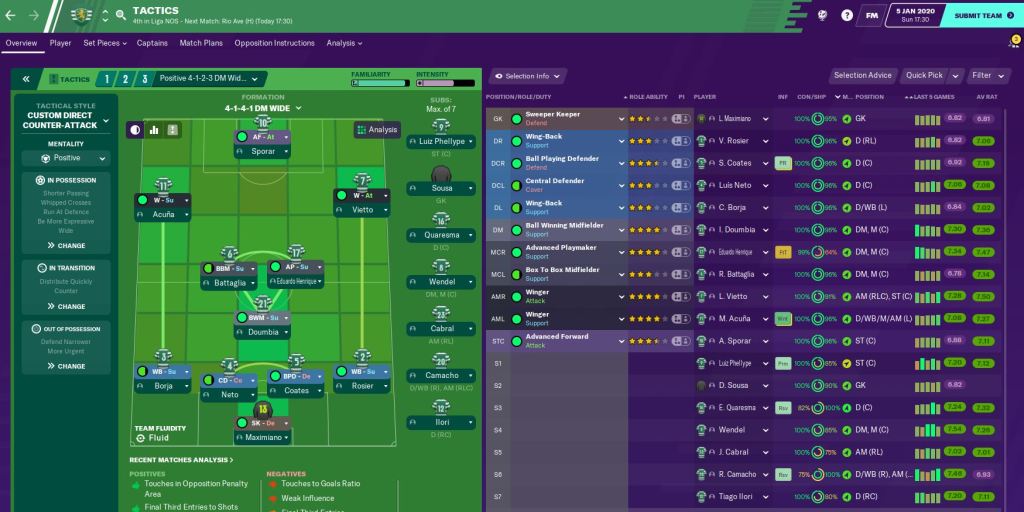Open the Filter dropdown
The height and width of the screenshot is (512, 1024).
pyautogui.click(x=986, y=75)
